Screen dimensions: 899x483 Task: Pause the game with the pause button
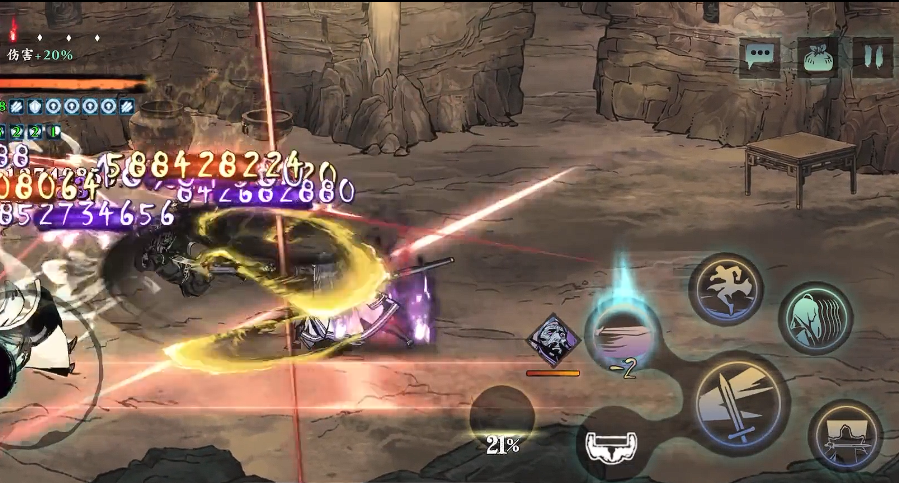coord(872,57)
